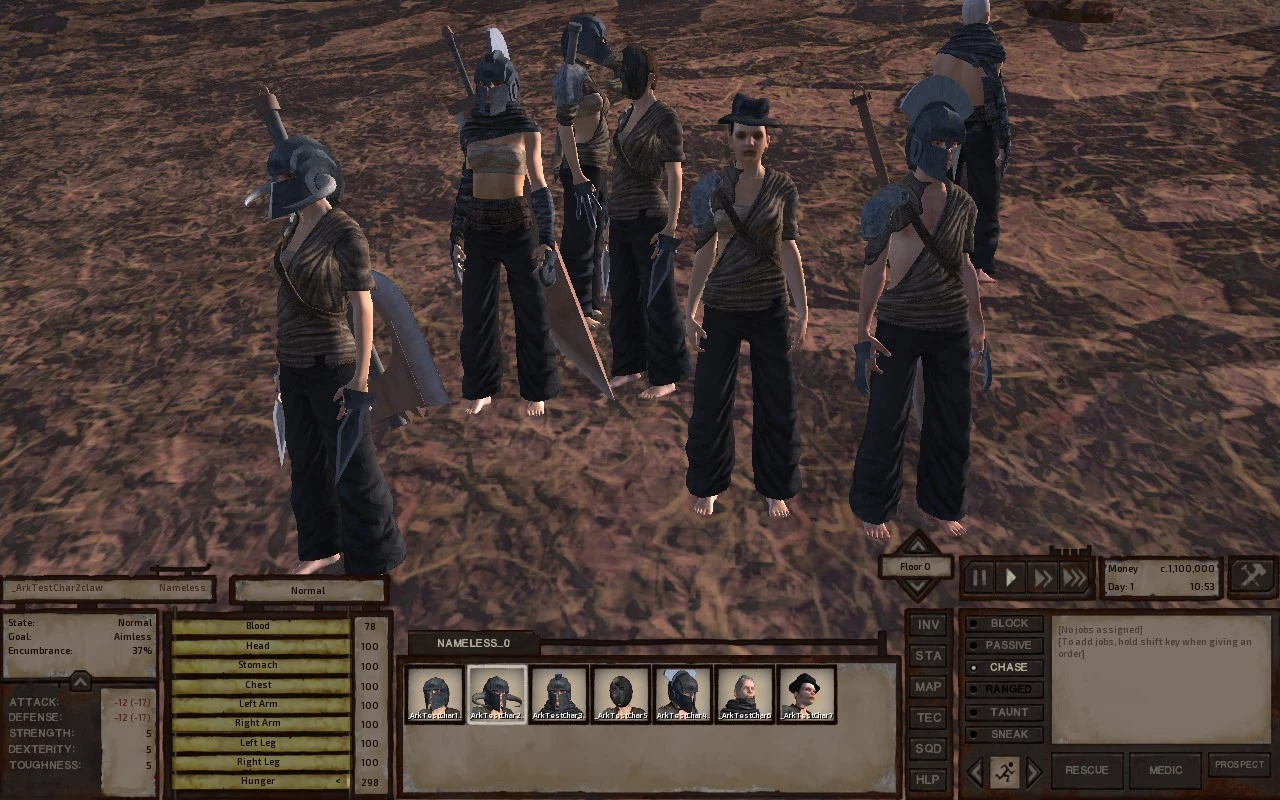Click the PROSPECT button
This screenshot has width=1280, height=800.
pos(1239,765)
